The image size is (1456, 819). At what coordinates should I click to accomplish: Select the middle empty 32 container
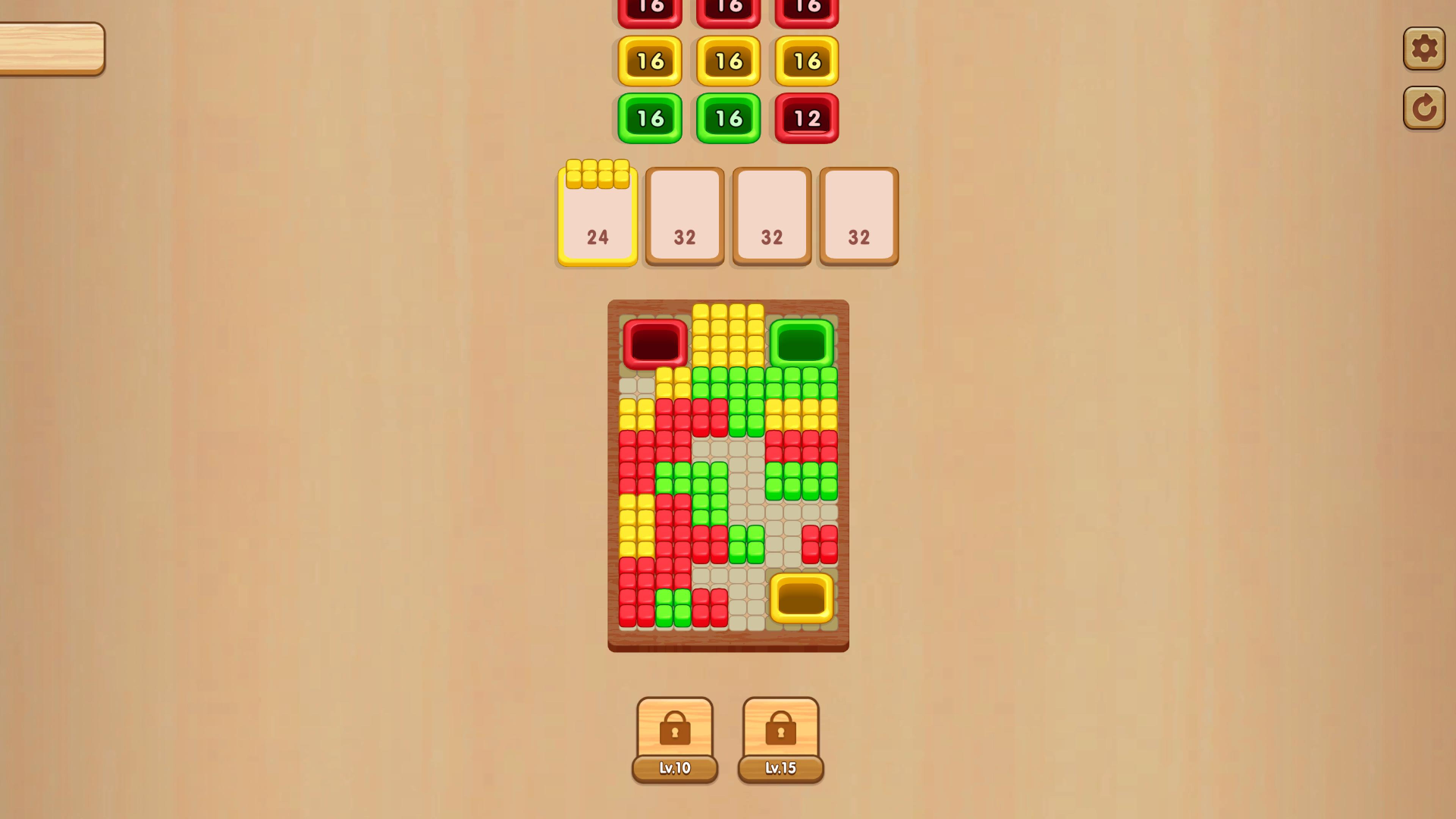tap(771, 215)
